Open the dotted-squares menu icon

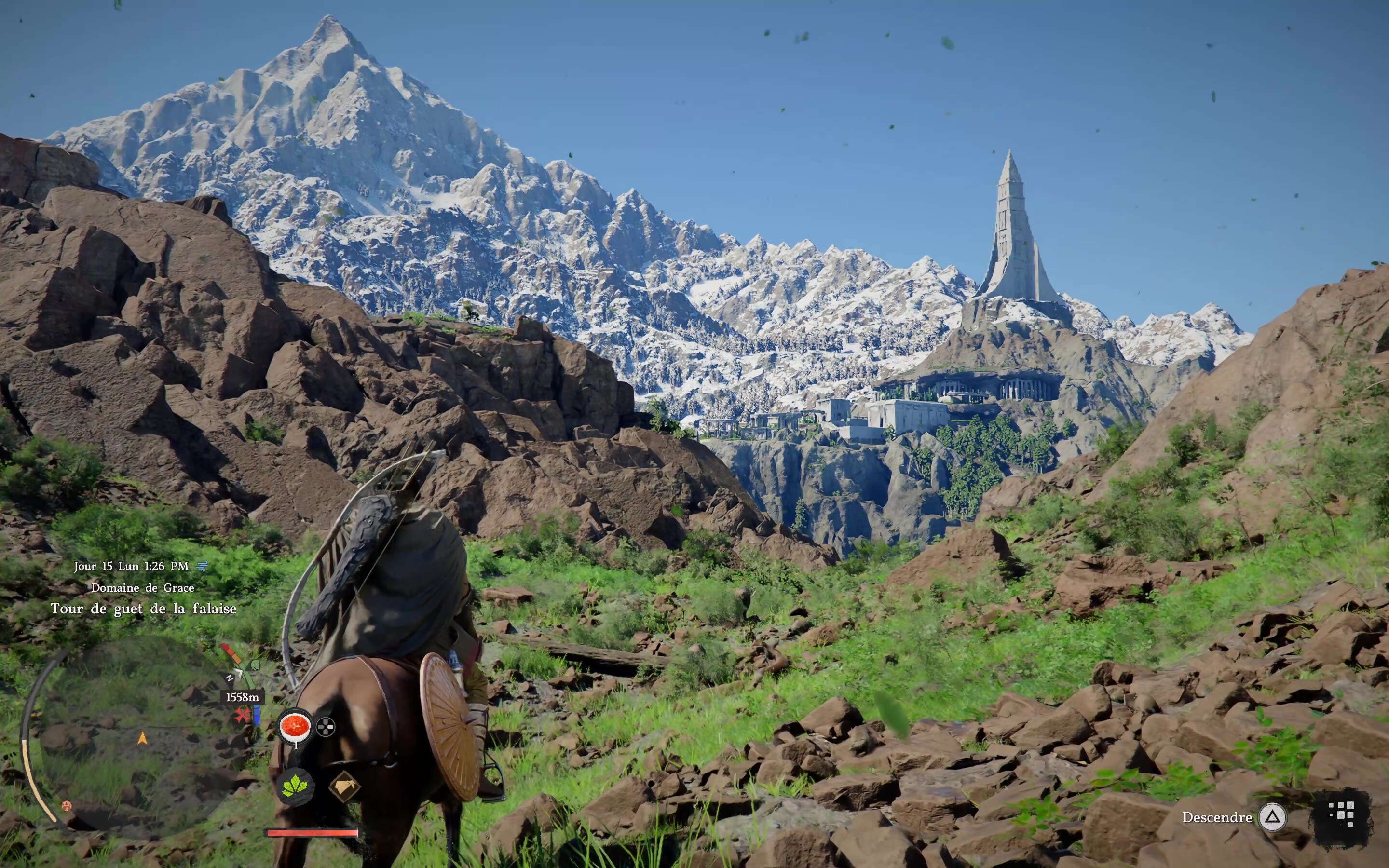(1342, 814)
